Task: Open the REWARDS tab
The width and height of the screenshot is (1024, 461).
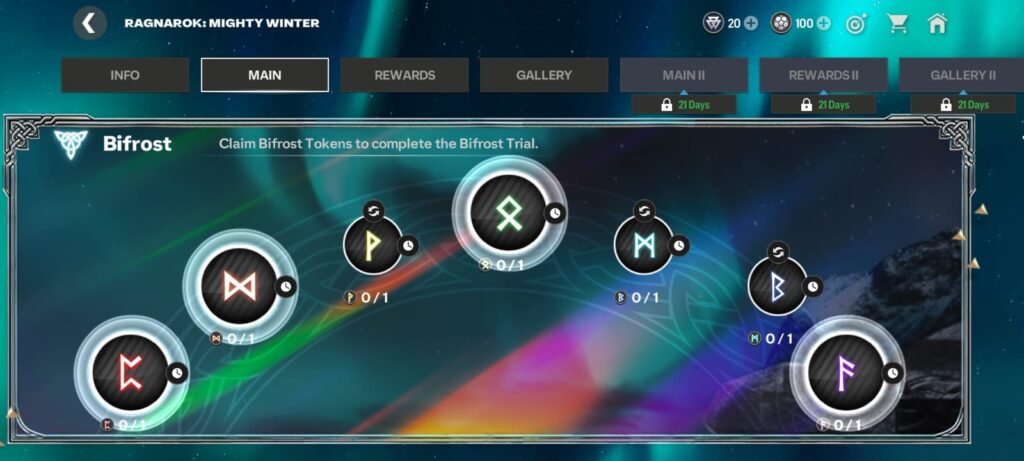Action: (x=404, y=75)
